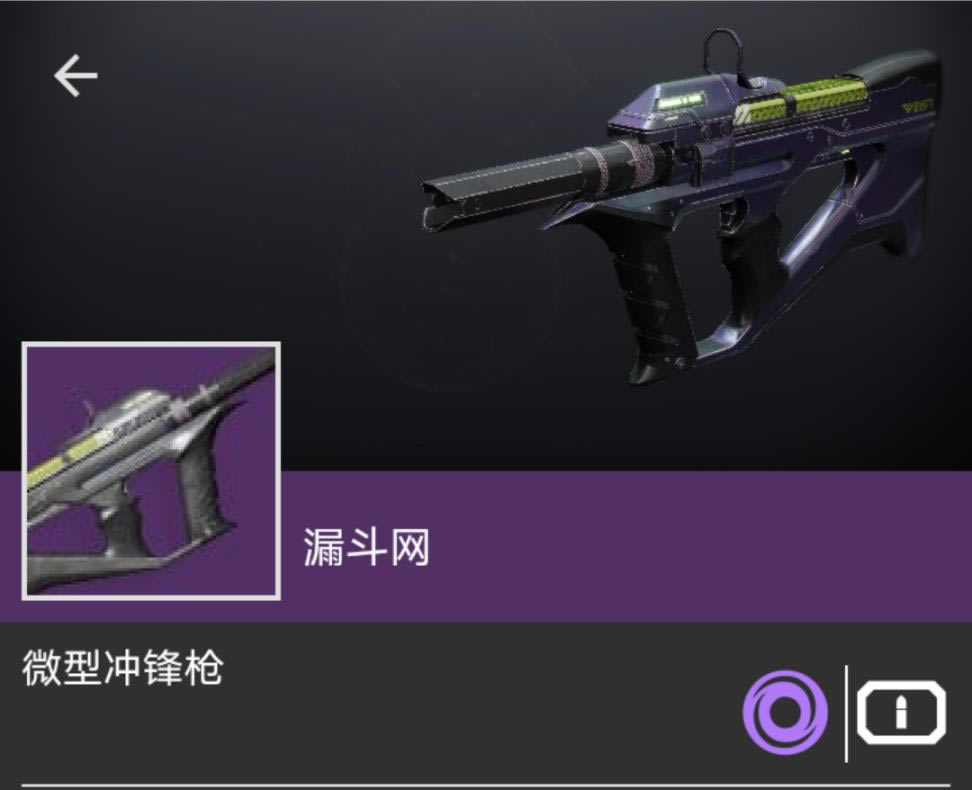This screenshot has width=972, height=790.
Task: Open the 漏斗网 weapon thumbnail
Action: click(x=151, y=470)
